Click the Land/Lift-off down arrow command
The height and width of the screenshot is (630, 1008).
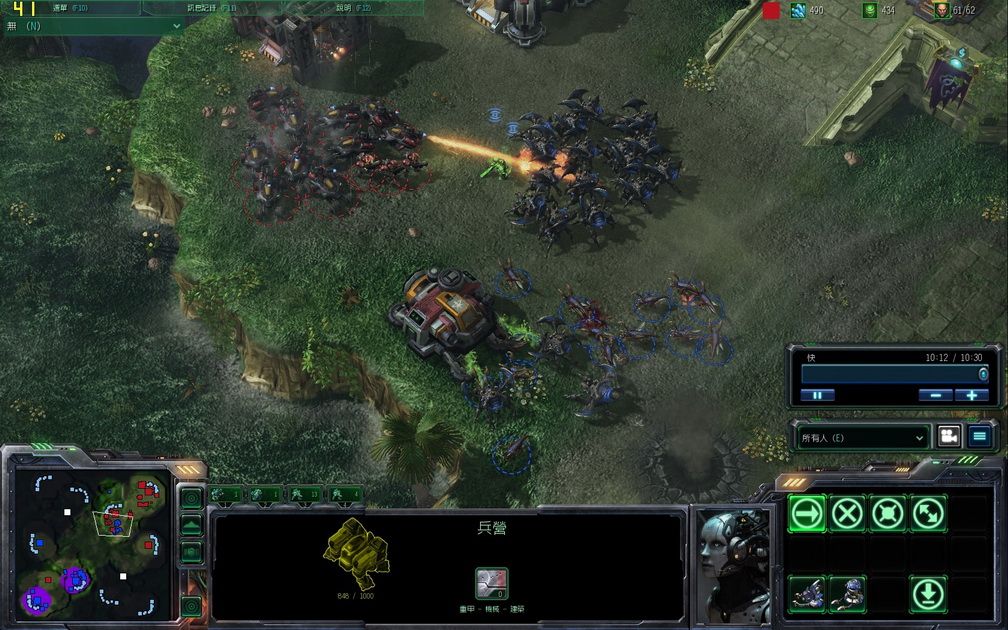pos(928,594)
